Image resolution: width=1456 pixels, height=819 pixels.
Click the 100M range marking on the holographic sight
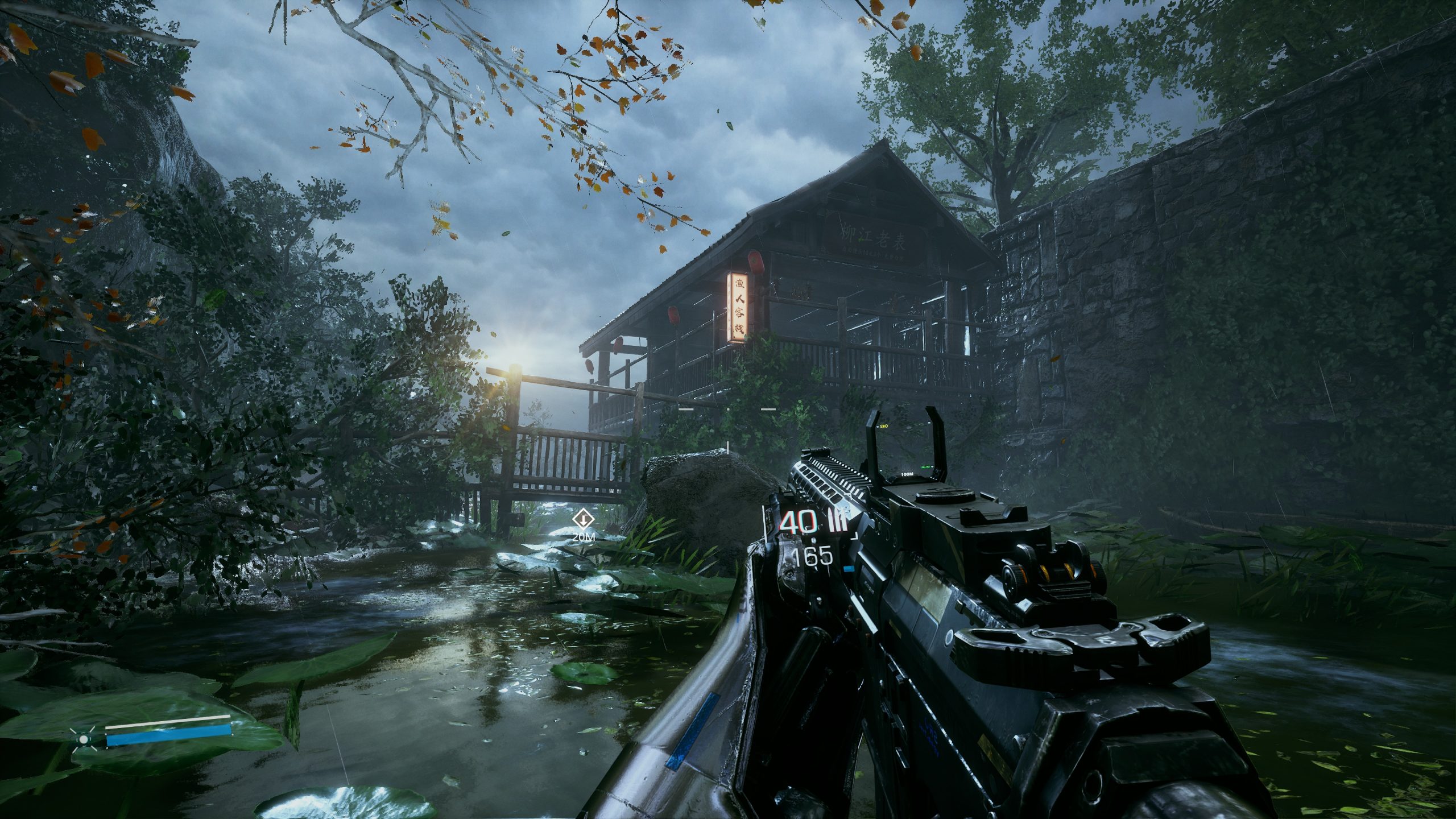908,474
